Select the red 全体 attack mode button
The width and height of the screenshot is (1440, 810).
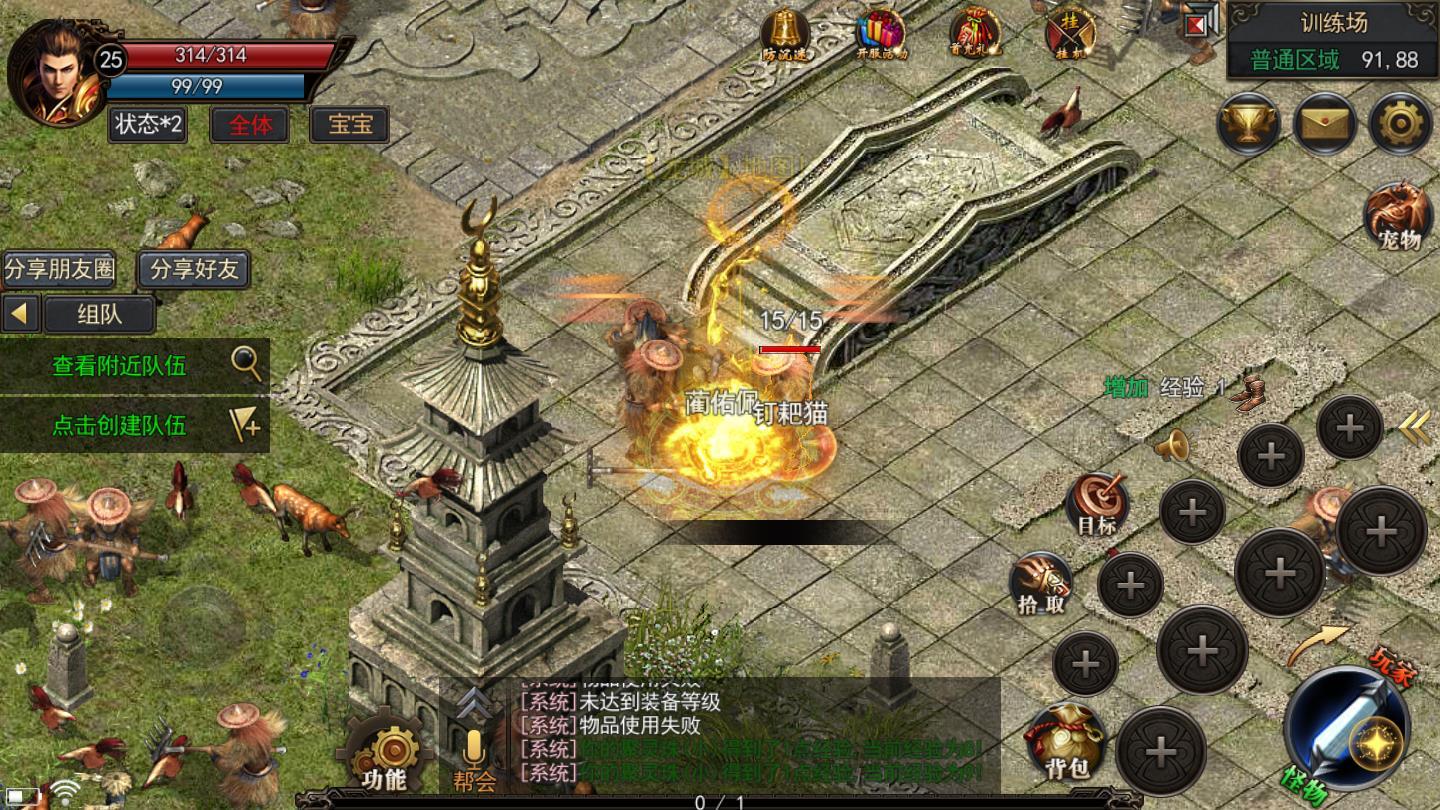[x=250, y=124]
